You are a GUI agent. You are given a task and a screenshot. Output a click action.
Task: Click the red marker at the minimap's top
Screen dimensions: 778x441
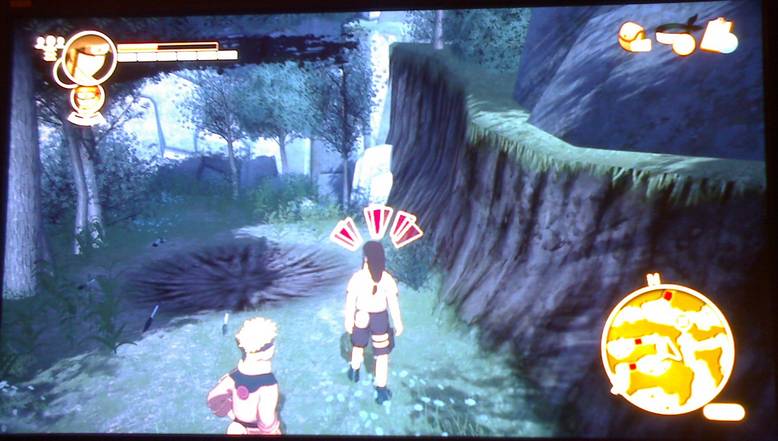[x=666, y=296]
